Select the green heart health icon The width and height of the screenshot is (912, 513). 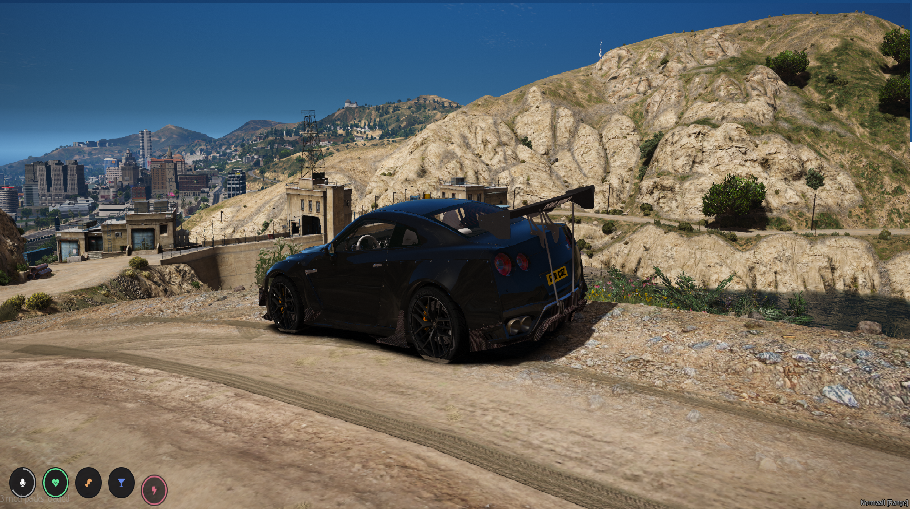point(56,483)
